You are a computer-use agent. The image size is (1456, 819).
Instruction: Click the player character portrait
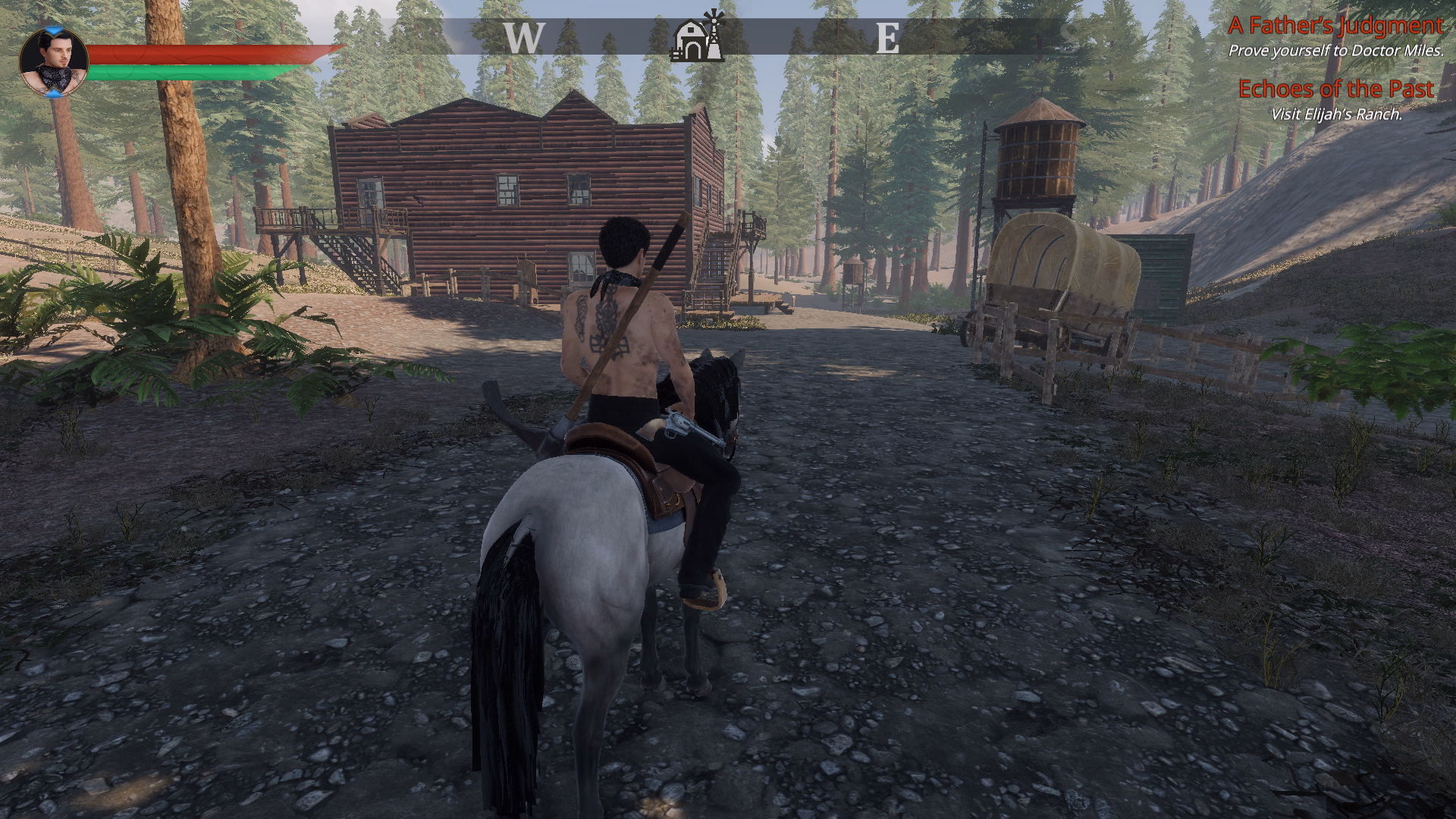[53, 62]
